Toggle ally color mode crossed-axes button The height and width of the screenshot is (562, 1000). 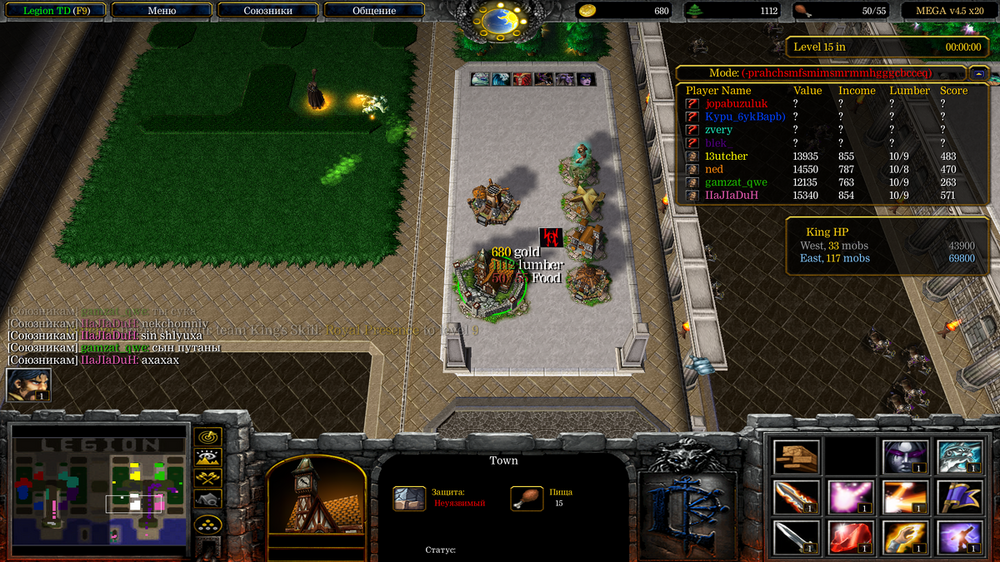pyautogui.click(x=208, y=478)
